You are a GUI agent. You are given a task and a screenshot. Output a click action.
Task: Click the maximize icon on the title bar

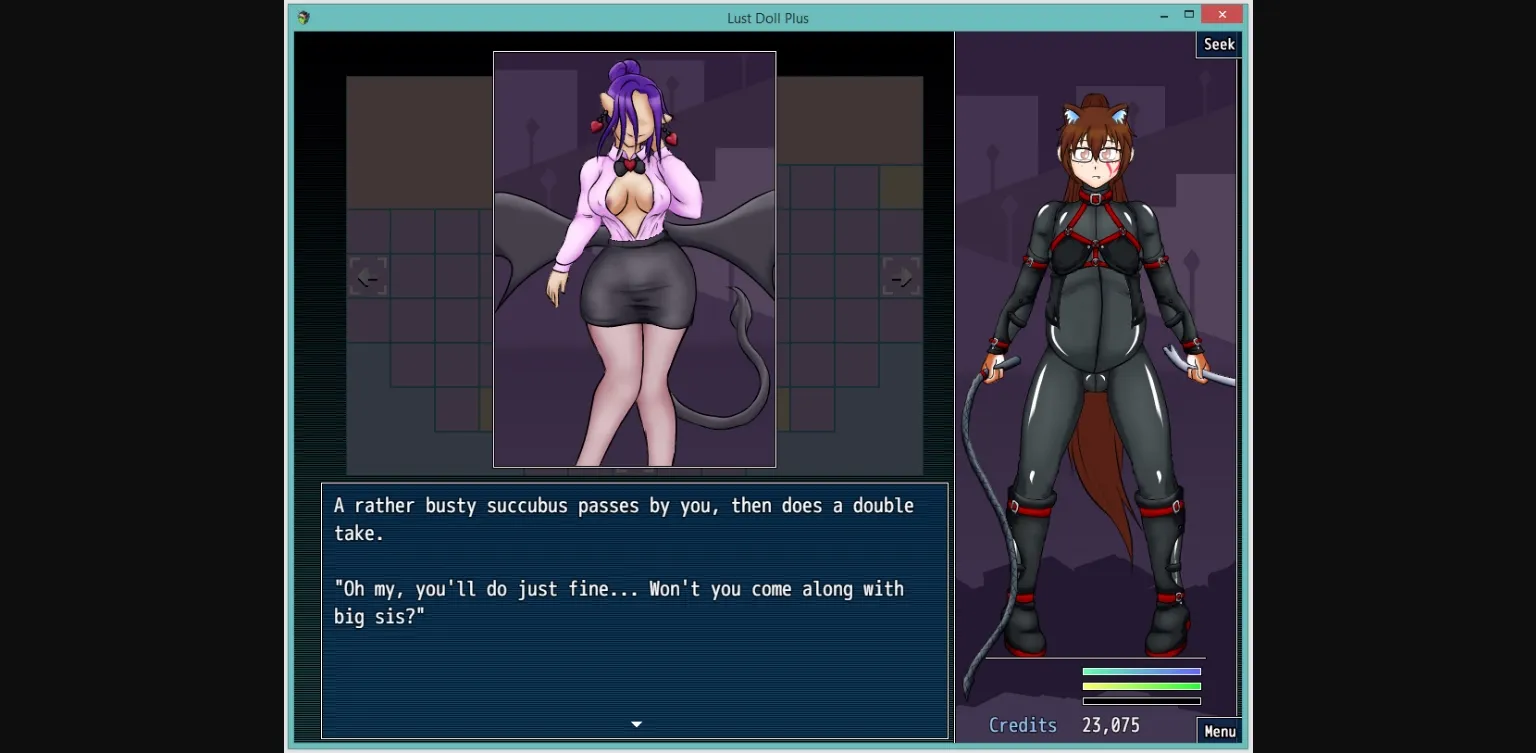pyautogui.click(x=1191, y=14)
